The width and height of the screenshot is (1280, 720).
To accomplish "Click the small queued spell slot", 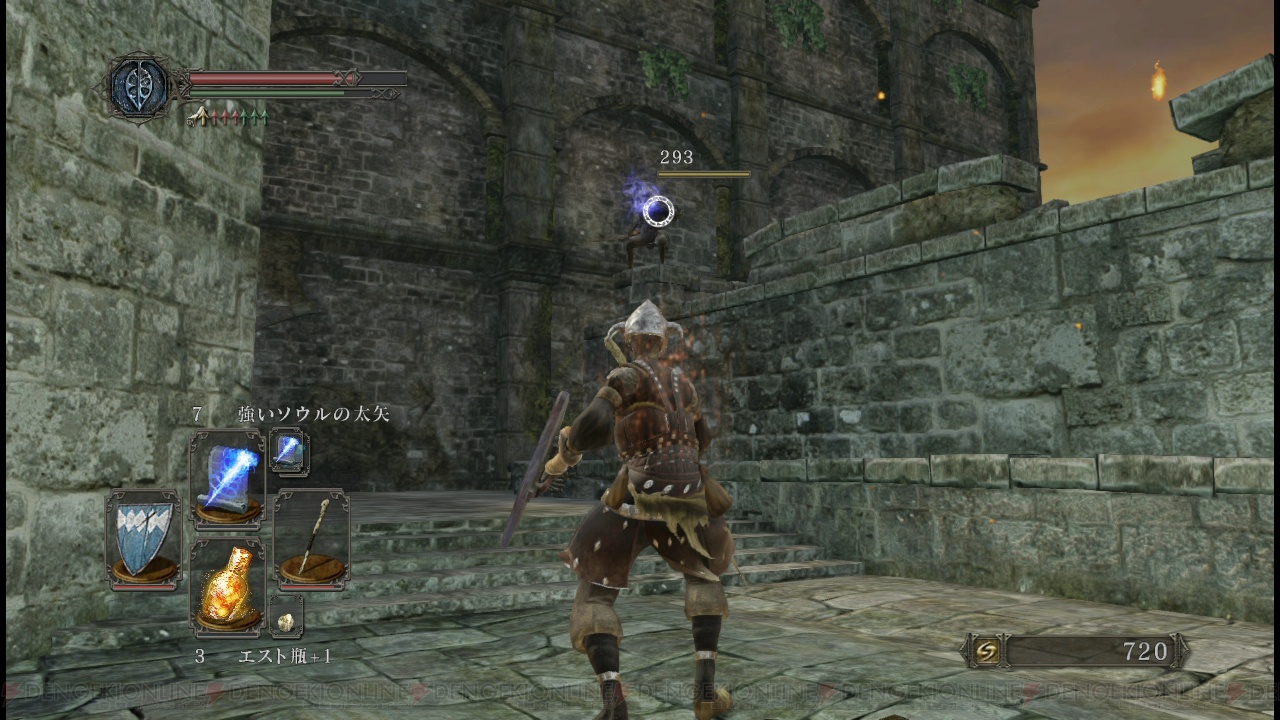I will click(x=289, y=452).
